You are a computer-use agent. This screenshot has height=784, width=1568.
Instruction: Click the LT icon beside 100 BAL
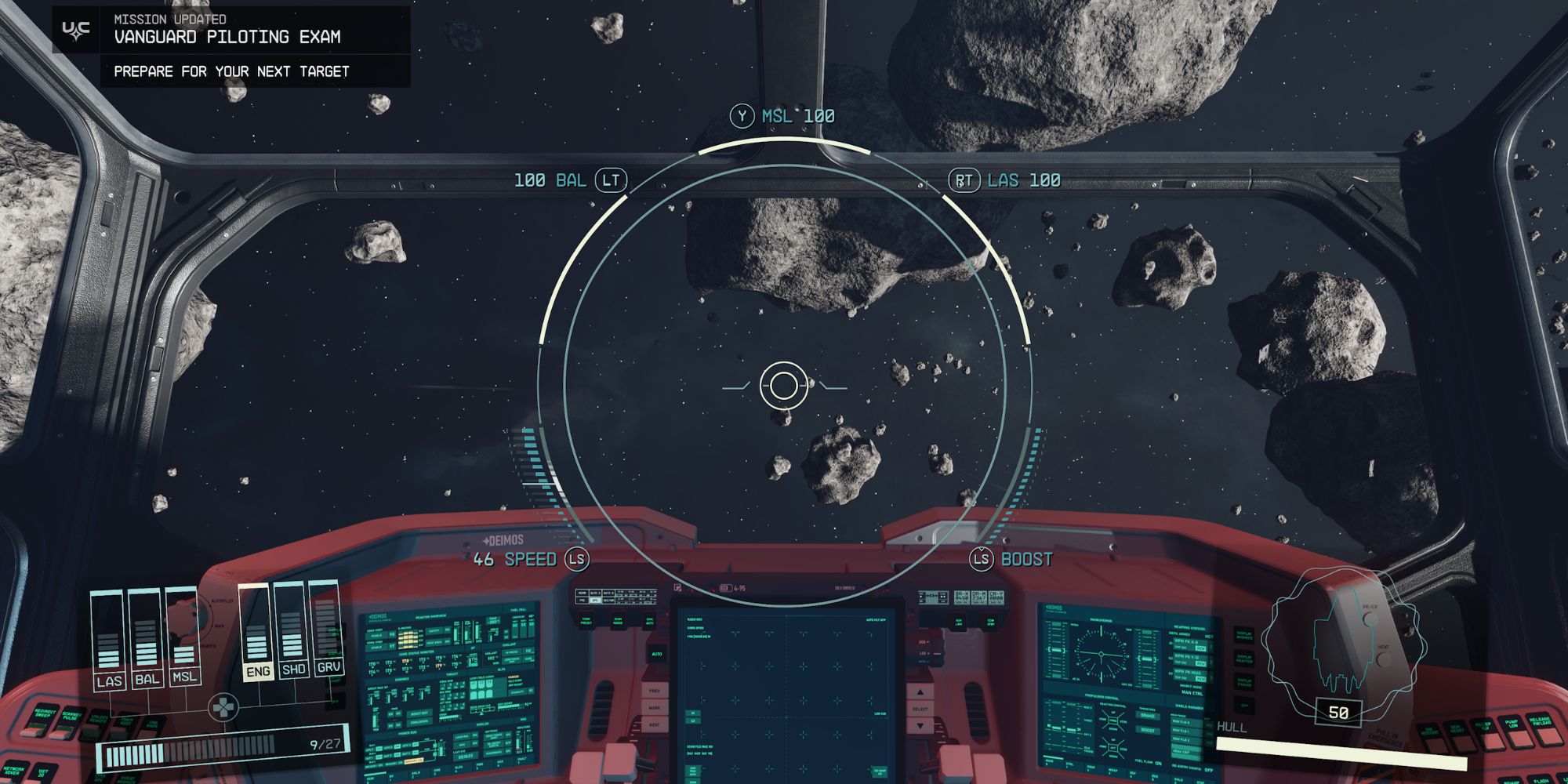[x=613, y=180]
